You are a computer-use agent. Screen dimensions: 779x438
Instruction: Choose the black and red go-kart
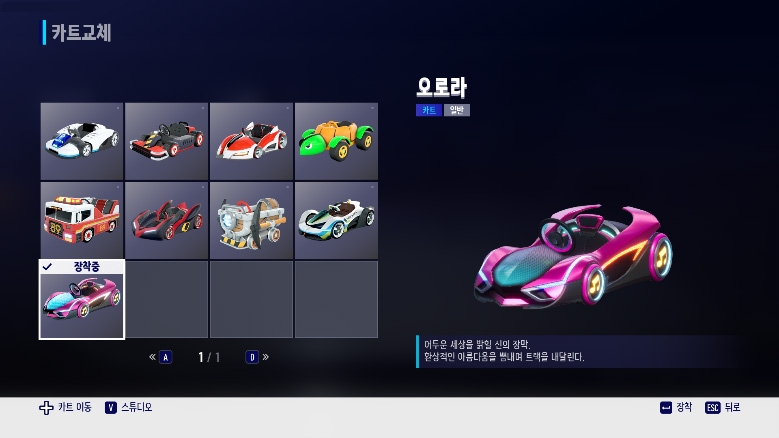click(x=167, y=141)
